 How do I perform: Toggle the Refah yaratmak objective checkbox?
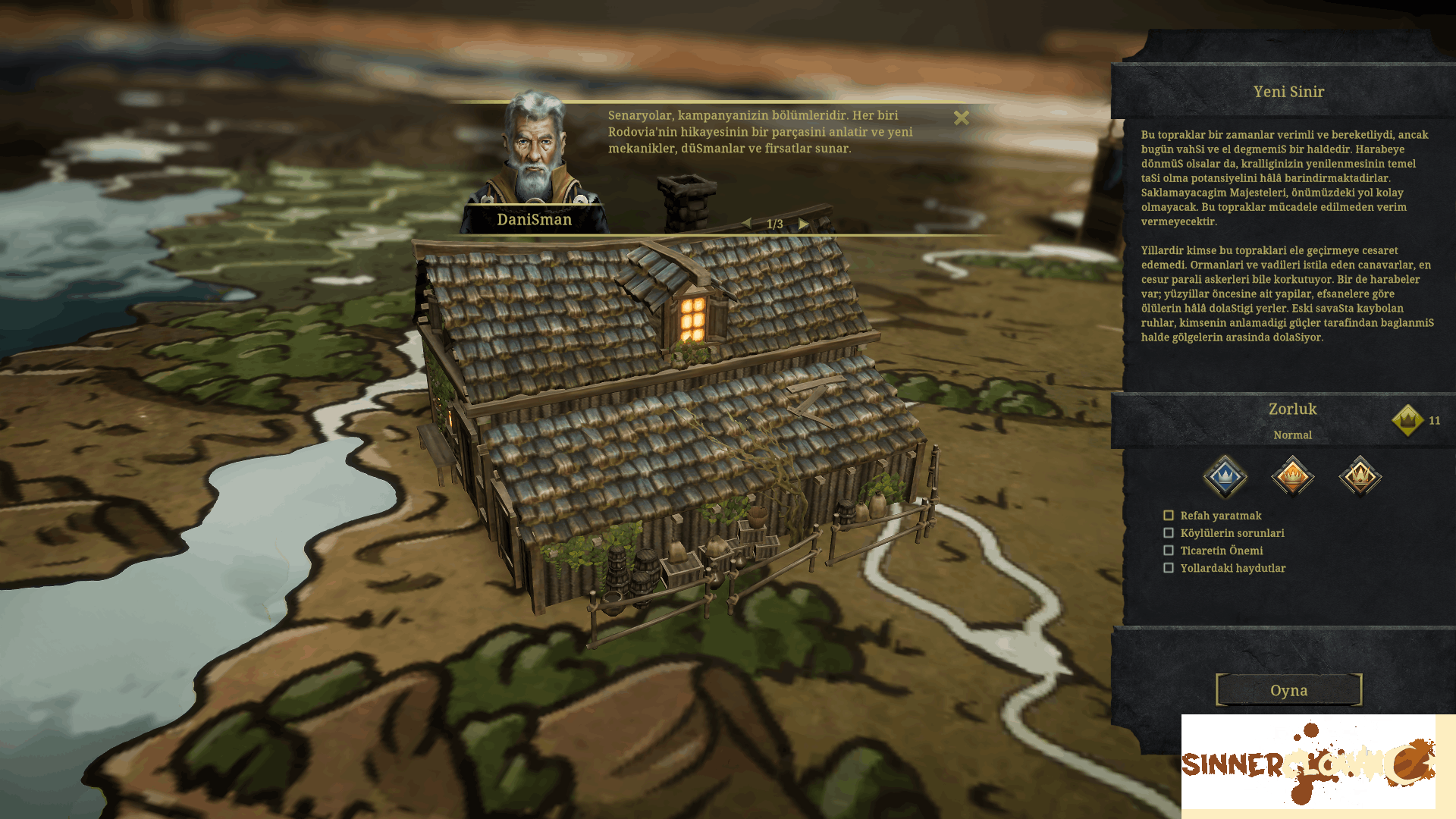click(1169, 516)
